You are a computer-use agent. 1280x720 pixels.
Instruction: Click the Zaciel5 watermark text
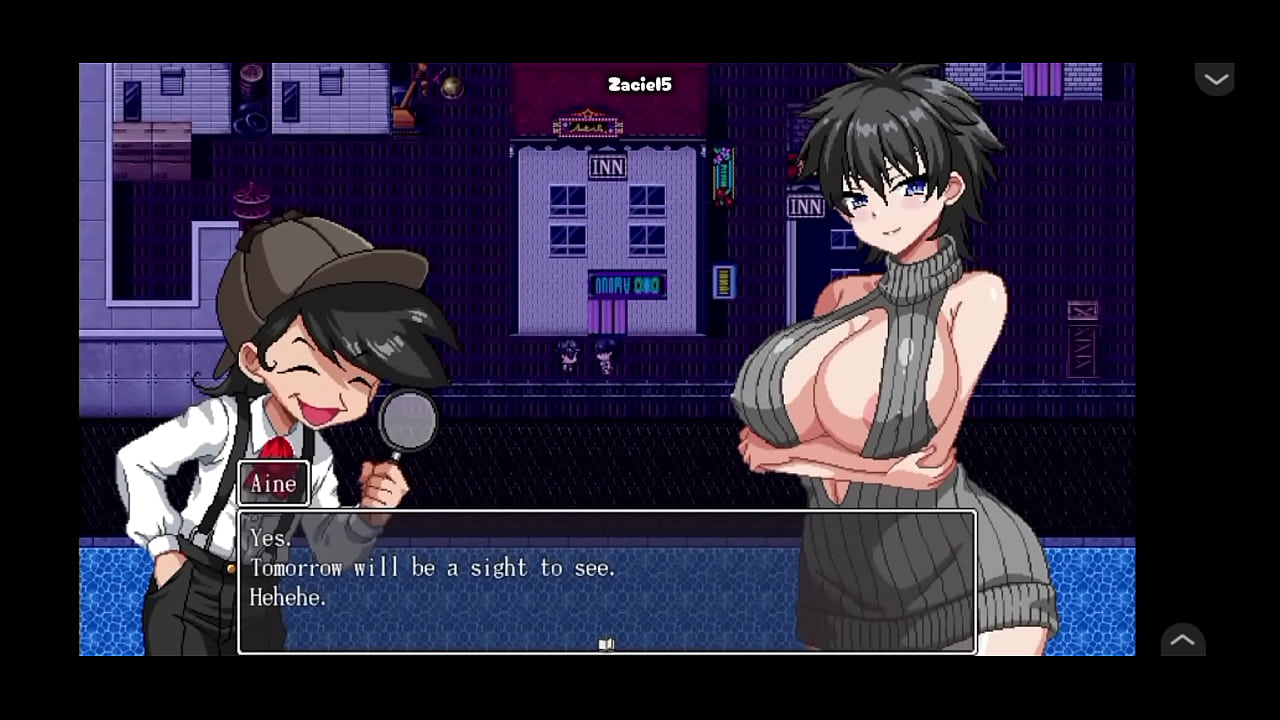[641, 85]
